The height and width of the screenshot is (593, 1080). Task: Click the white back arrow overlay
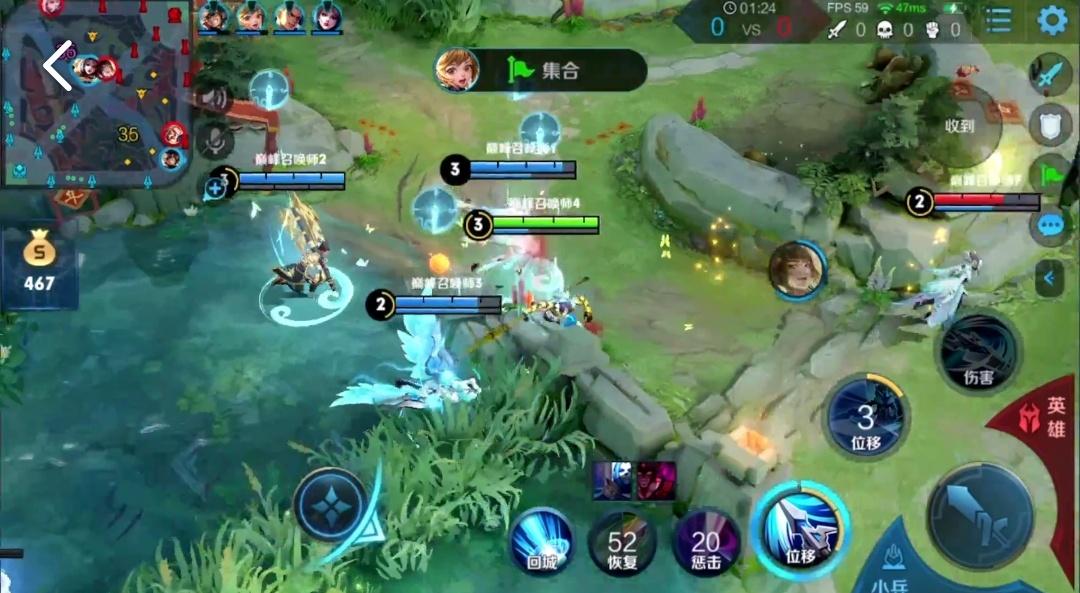(58, 65)
